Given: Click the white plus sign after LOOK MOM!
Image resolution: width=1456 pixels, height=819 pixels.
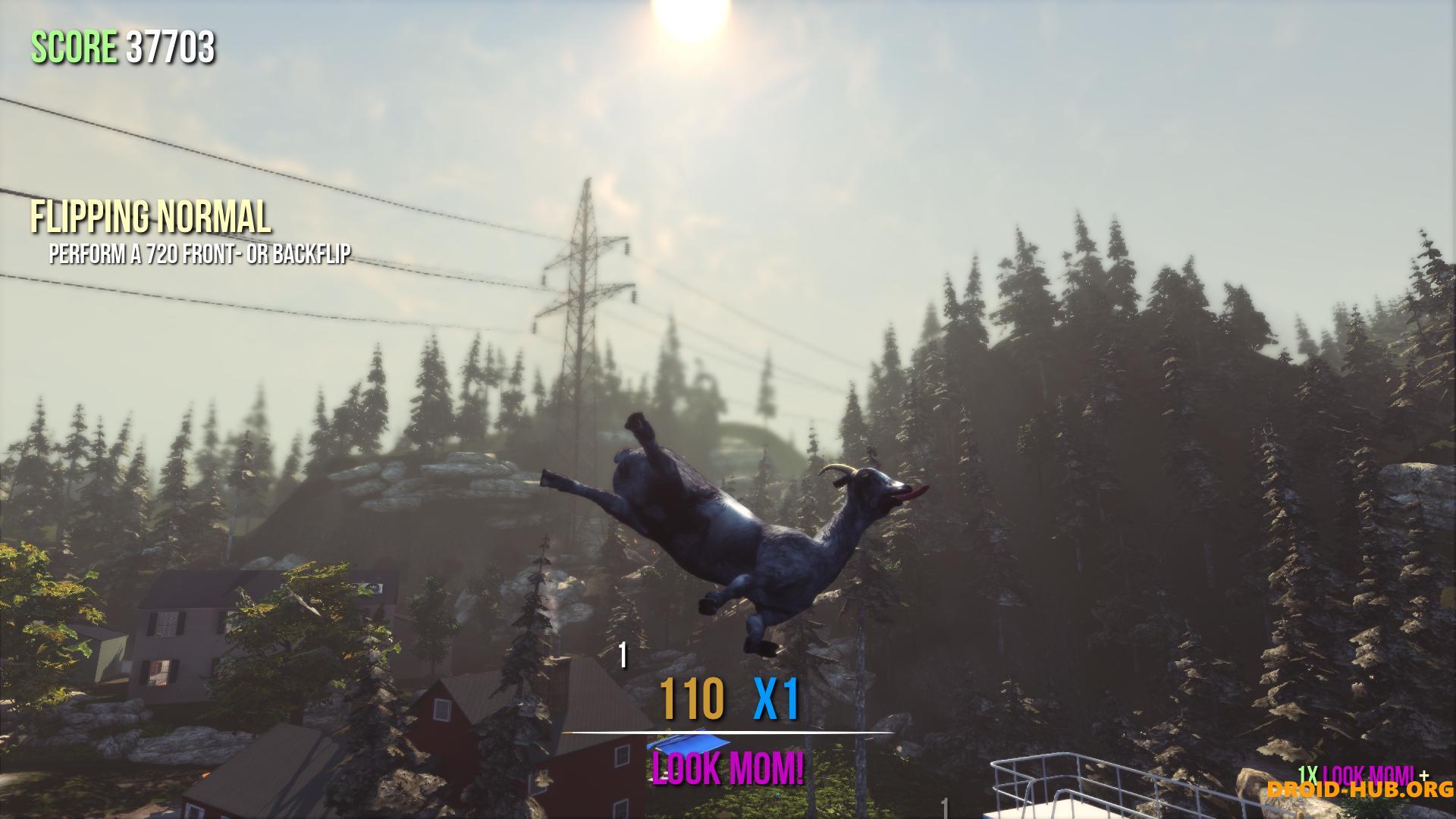Looking at the screenshot, I should coord(1425,776).
